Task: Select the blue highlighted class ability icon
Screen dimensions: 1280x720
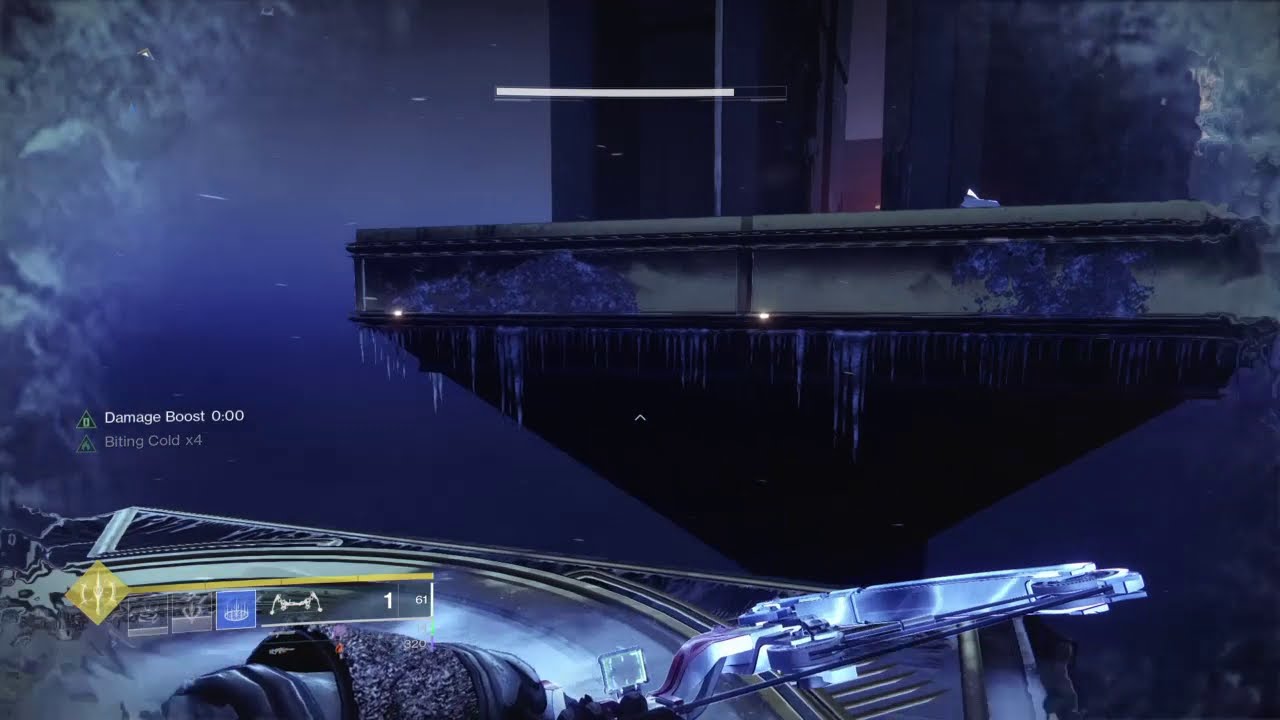Action: pos(236,610)
